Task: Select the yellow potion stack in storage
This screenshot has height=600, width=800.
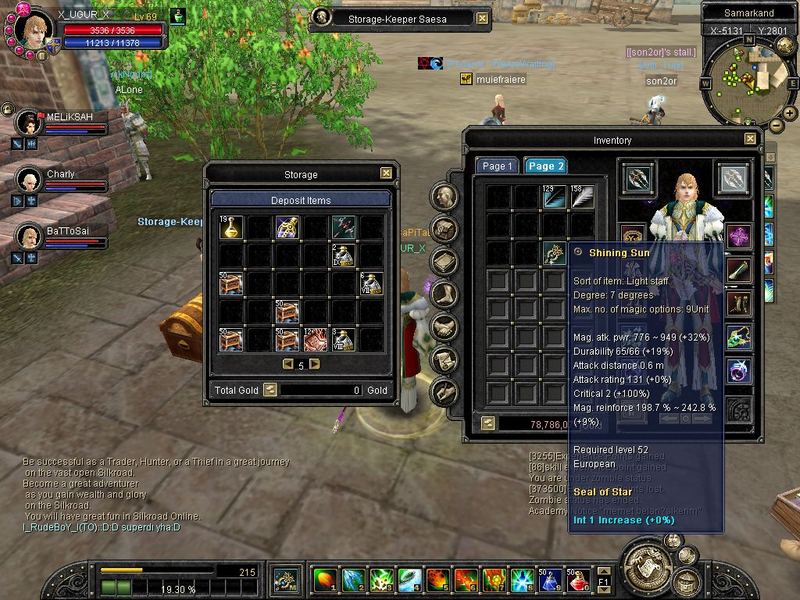Action: click(x=231, y=228)
